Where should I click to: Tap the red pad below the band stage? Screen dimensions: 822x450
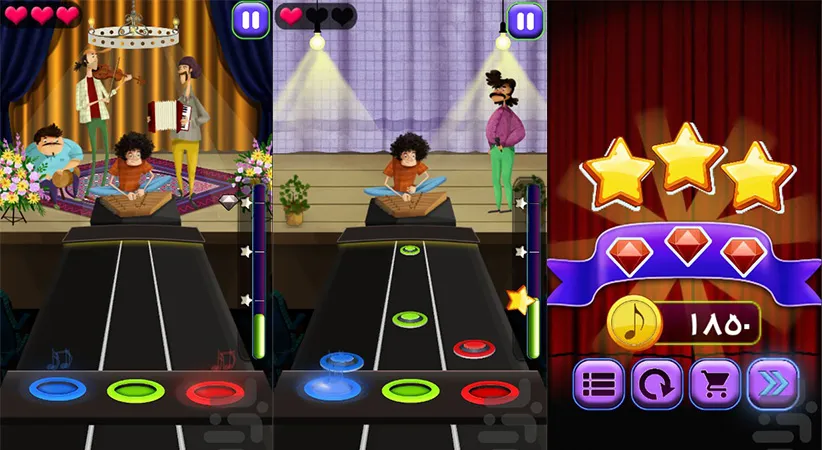click(213, 390)
